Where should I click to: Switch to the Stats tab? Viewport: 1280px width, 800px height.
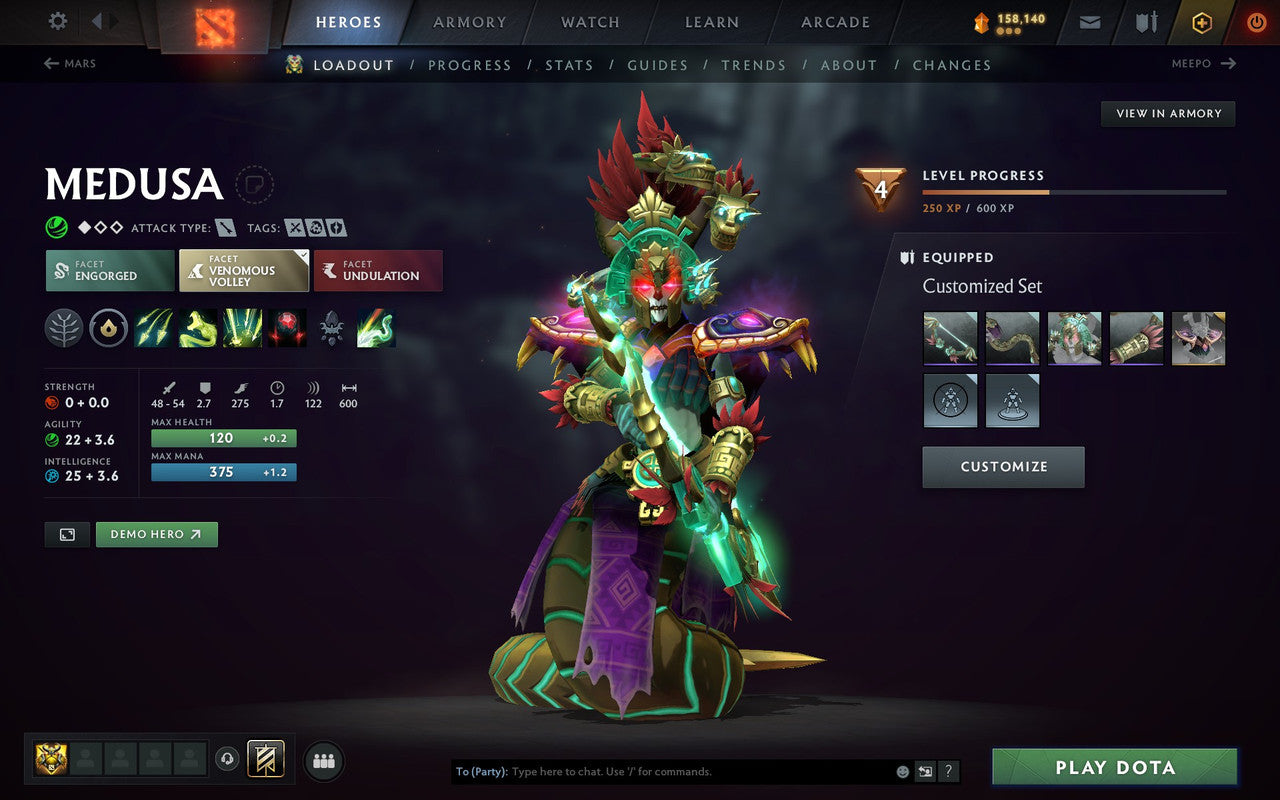569,64
